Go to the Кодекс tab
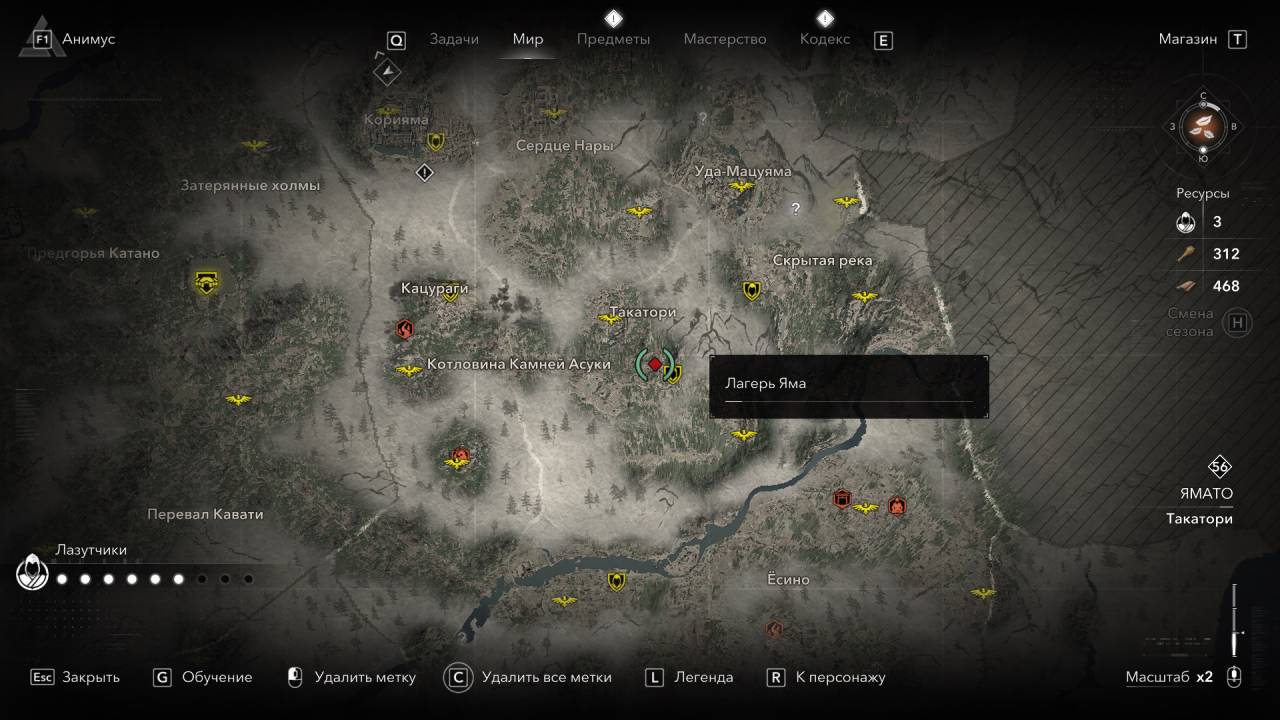The image size is (1280, 720). pos(825,39)
